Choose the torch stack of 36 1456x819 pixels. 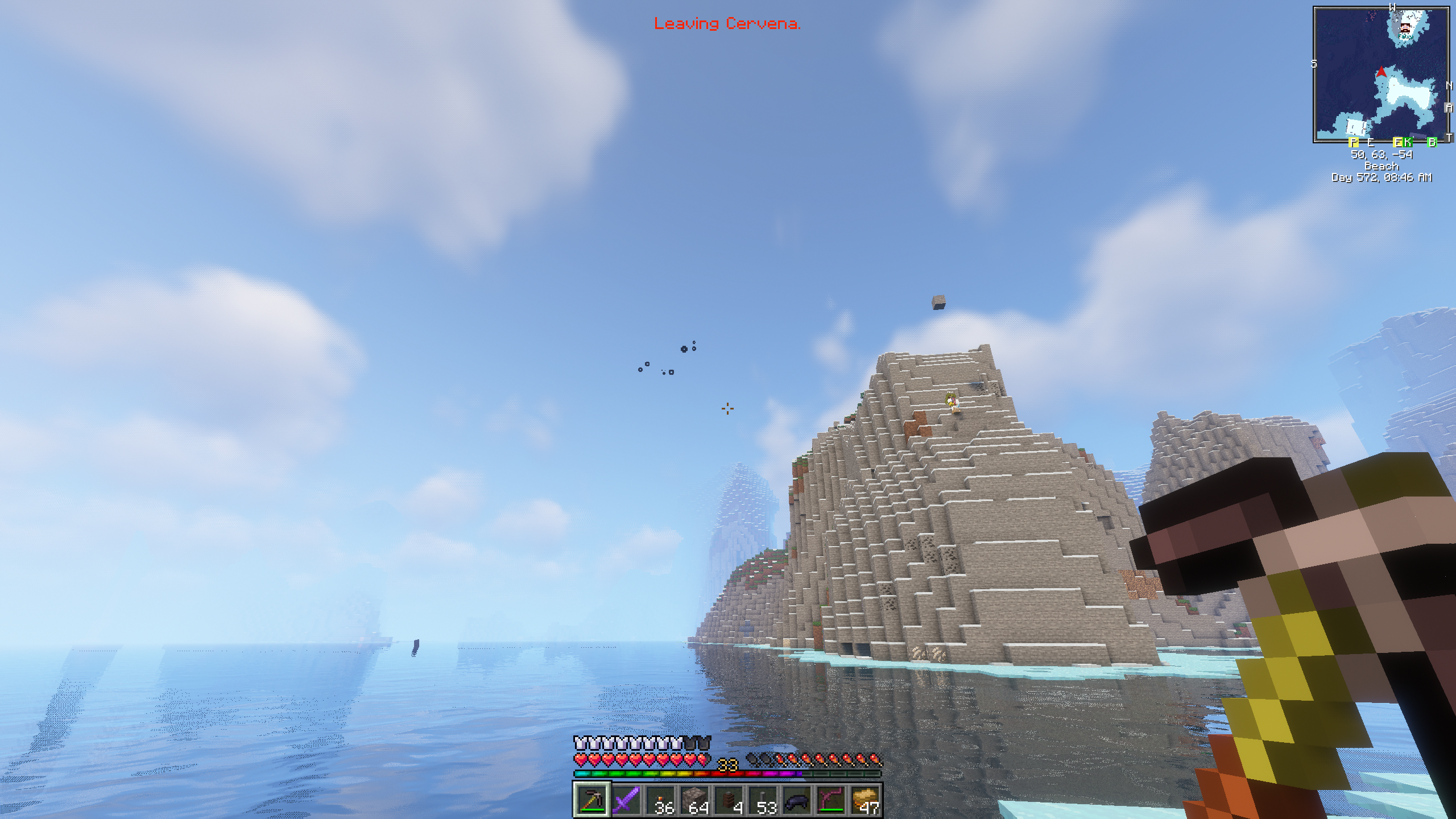pyautogui.click(x=660, y=800)
